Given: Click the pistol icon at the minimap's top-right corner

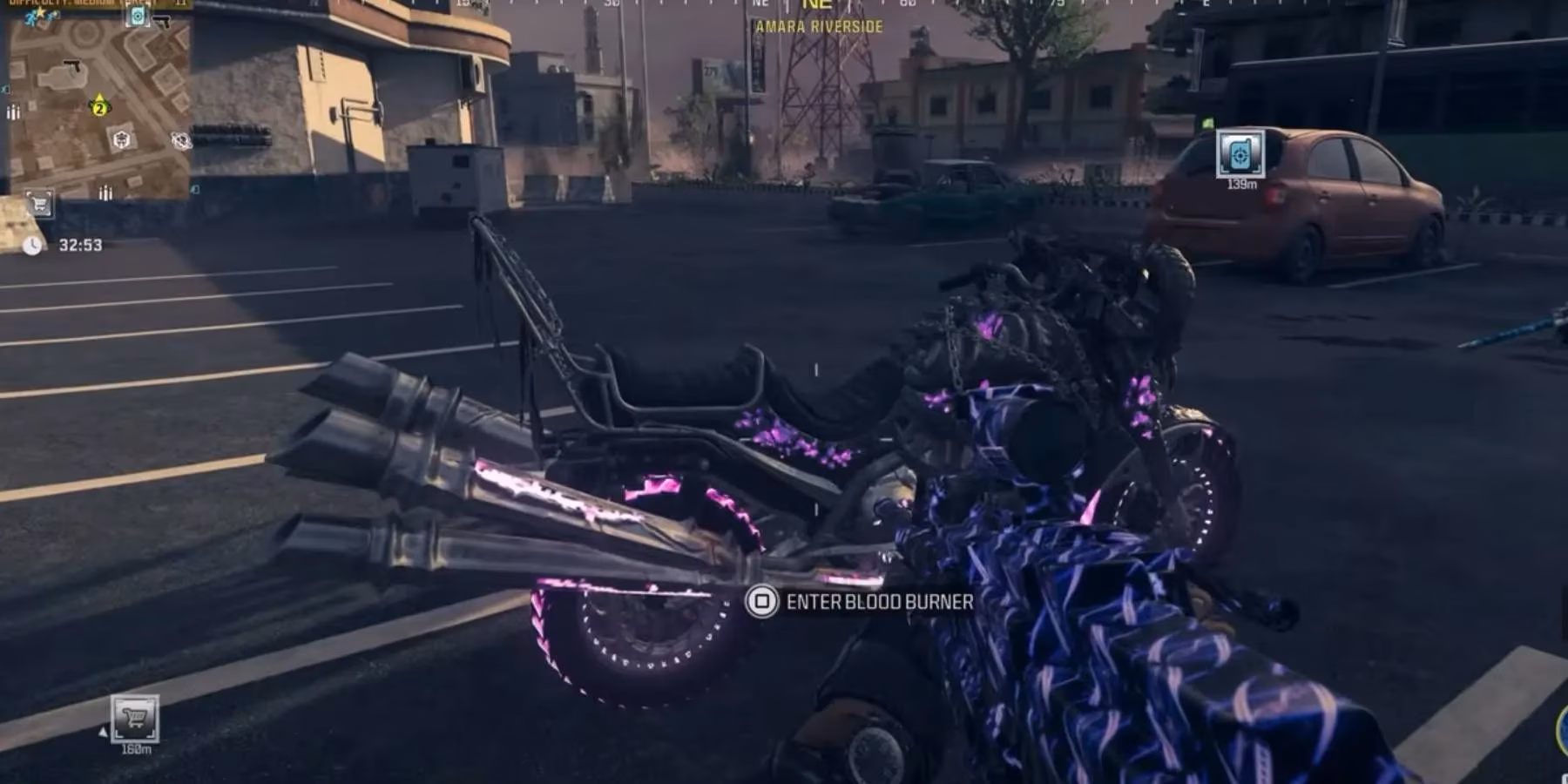Looking at the screenshot, I should coord(162,20).
